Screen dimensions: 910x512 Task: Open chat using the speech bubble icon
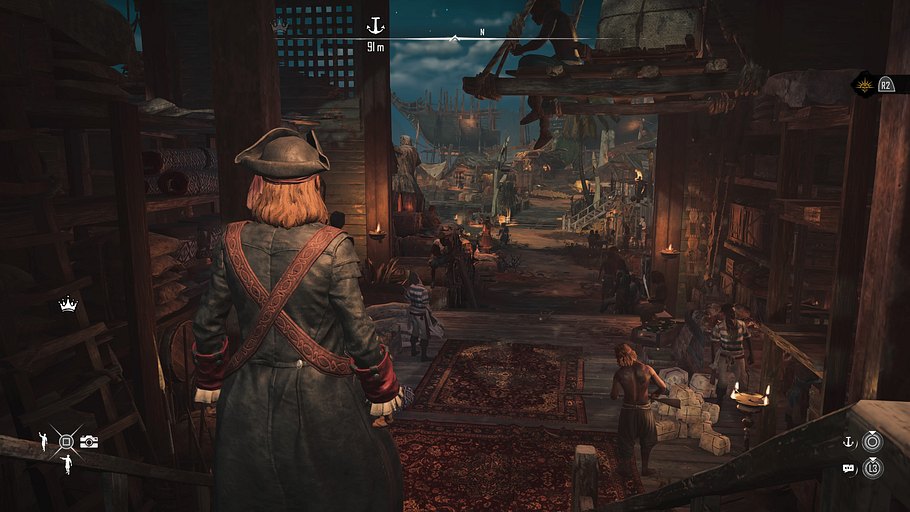pyautogui.click(x=848, y=467)
